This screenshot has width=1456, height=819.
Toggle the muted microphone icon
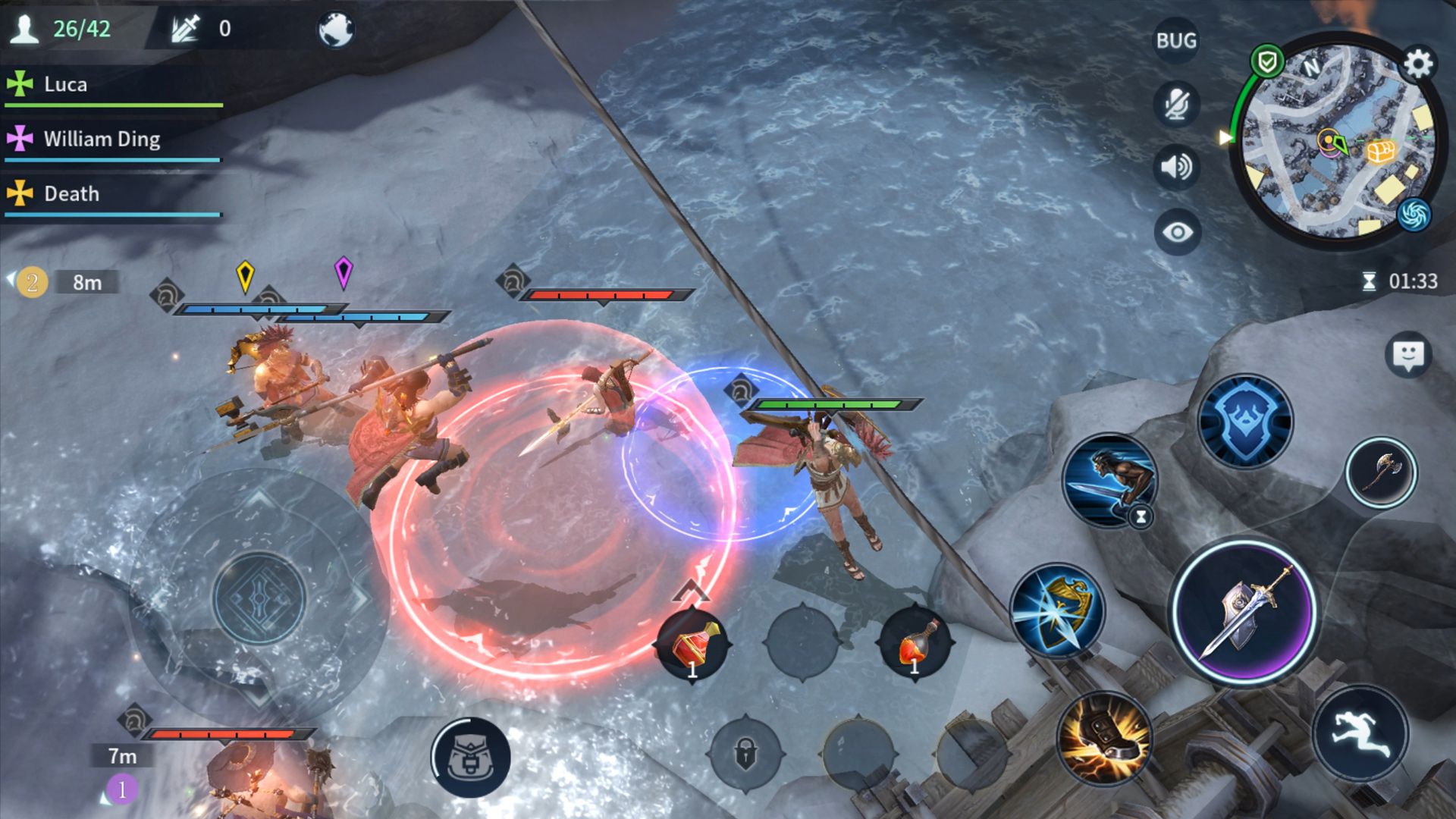1176,104
